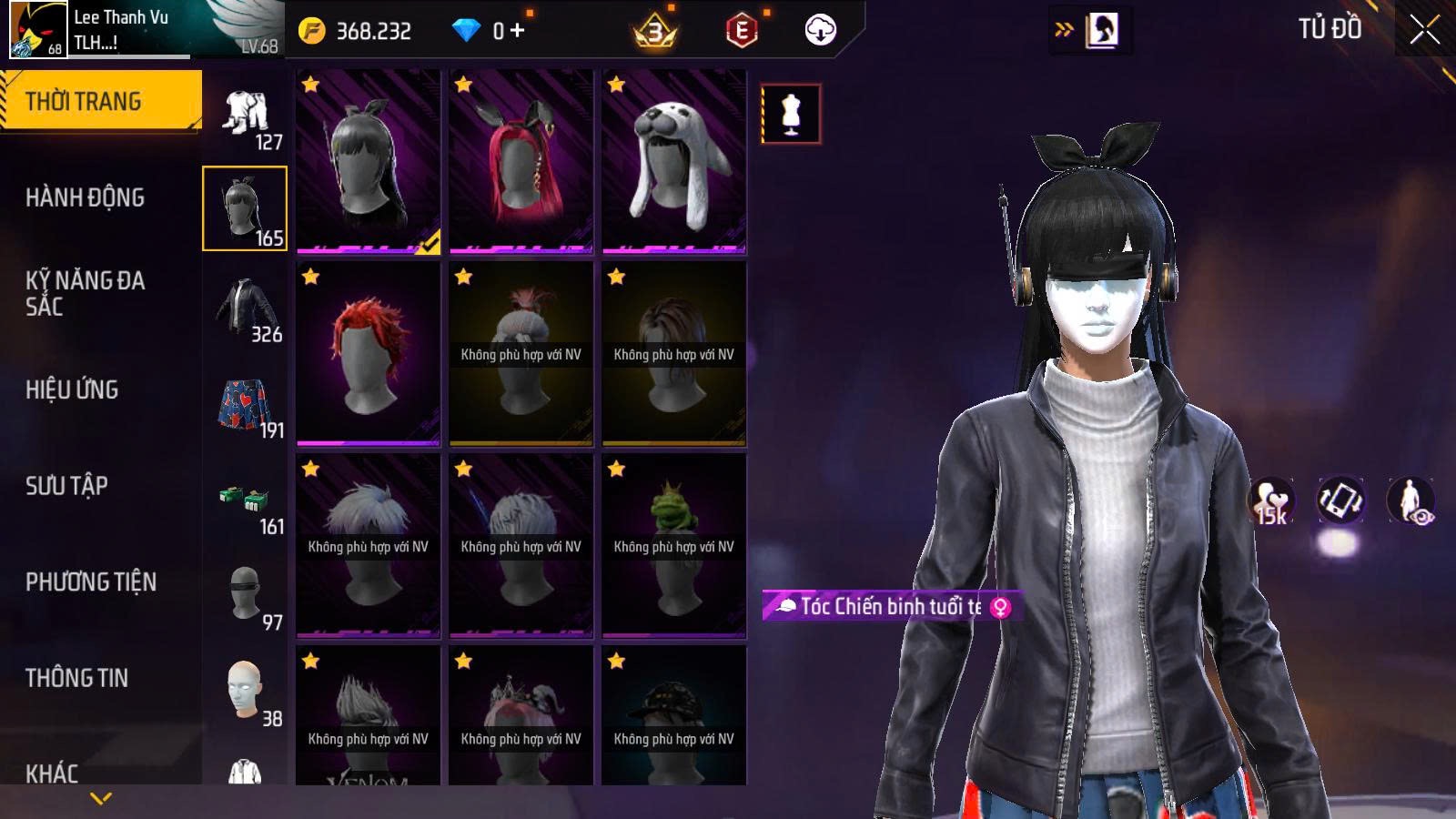Open the character portrait shortcut with arrows
This screenshot has width=1456, height=819.
pos(1090,30)
